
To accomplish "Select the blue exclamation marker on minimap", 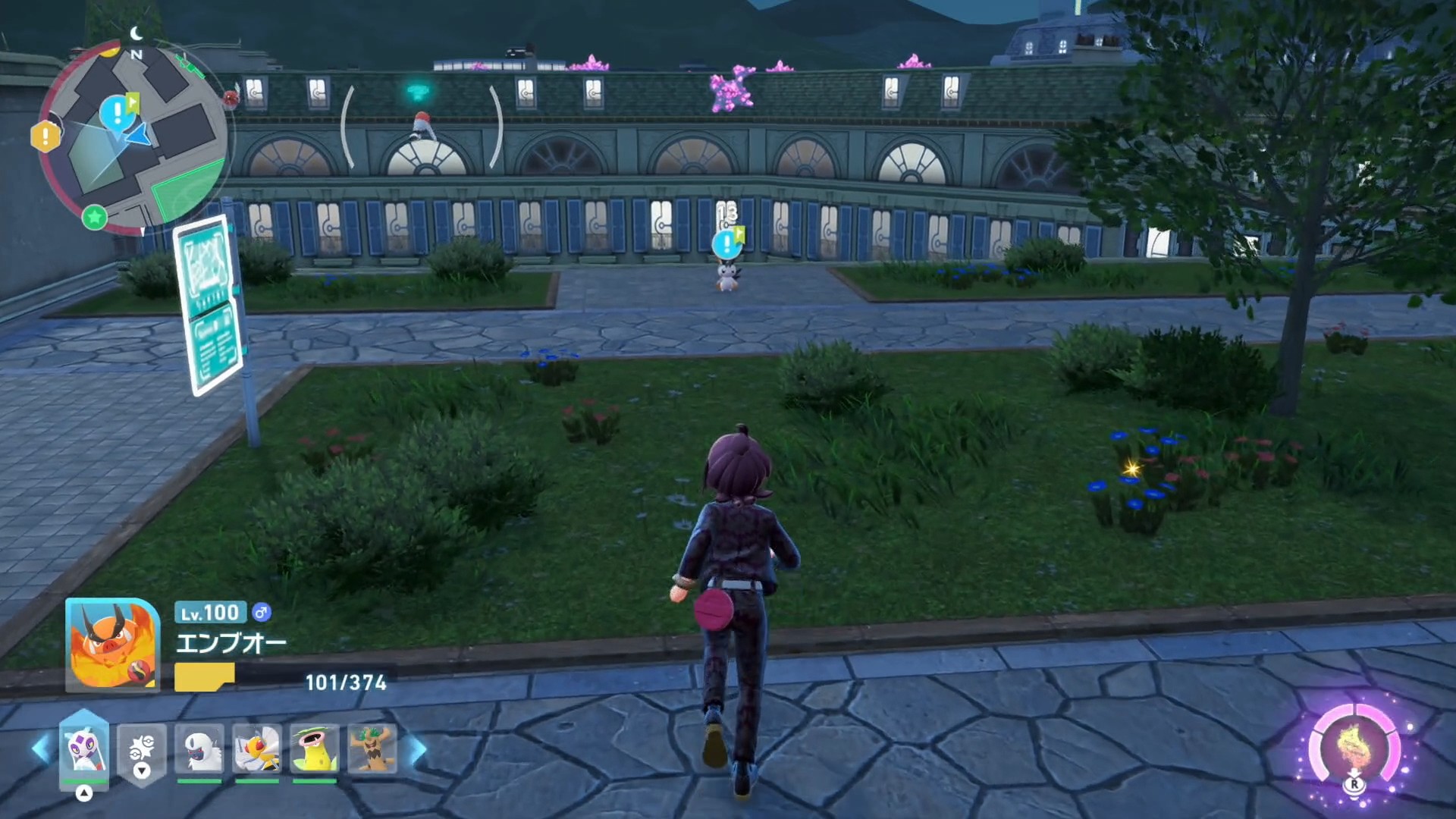I will coord(116,114).
